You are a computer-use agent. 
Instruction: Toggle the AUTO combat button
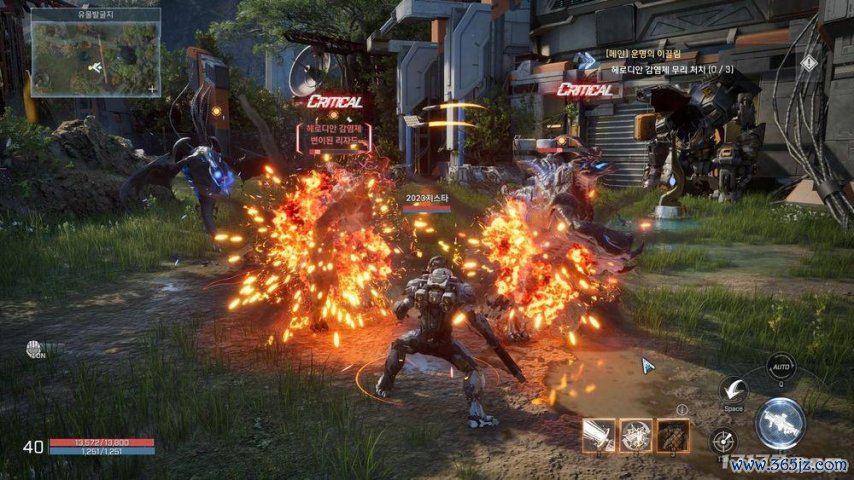780,367
